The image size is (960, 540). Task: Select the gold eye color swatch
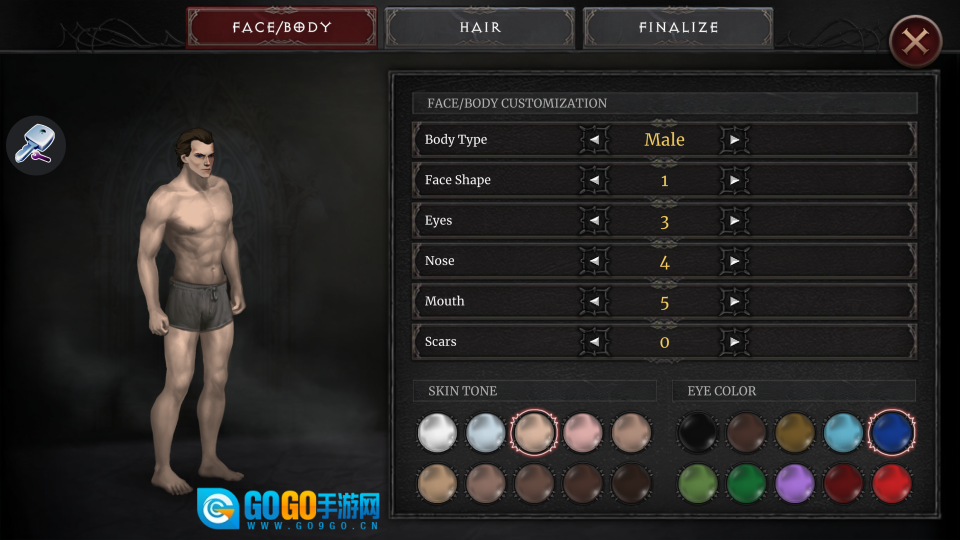[x=795, y=433]
